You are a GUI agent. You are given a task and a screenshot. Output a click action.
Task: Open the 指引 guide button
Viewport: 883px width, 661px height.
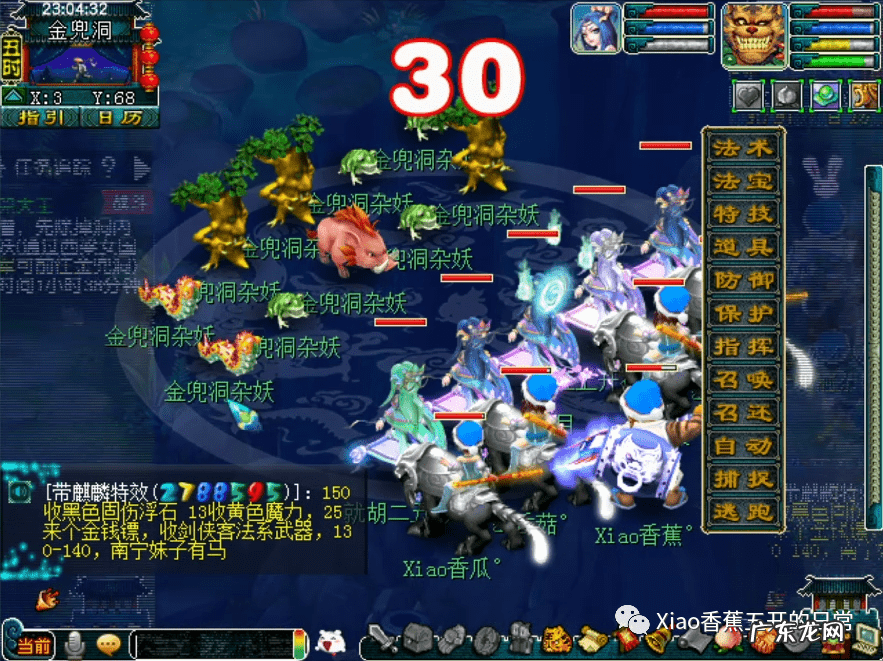(40, 117)
